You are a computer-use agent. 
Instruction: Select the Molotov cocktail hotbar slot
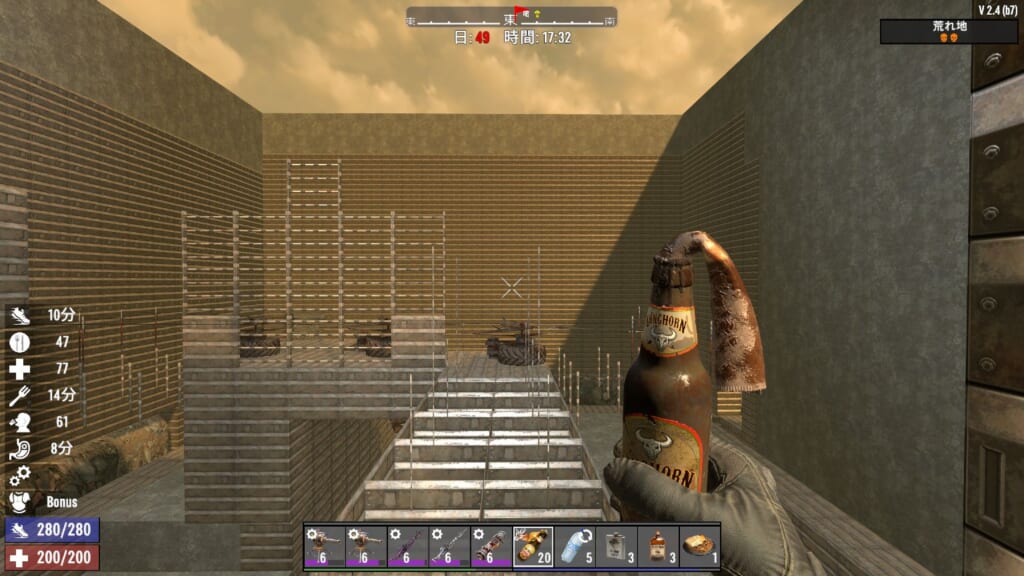tap(533, 547)
